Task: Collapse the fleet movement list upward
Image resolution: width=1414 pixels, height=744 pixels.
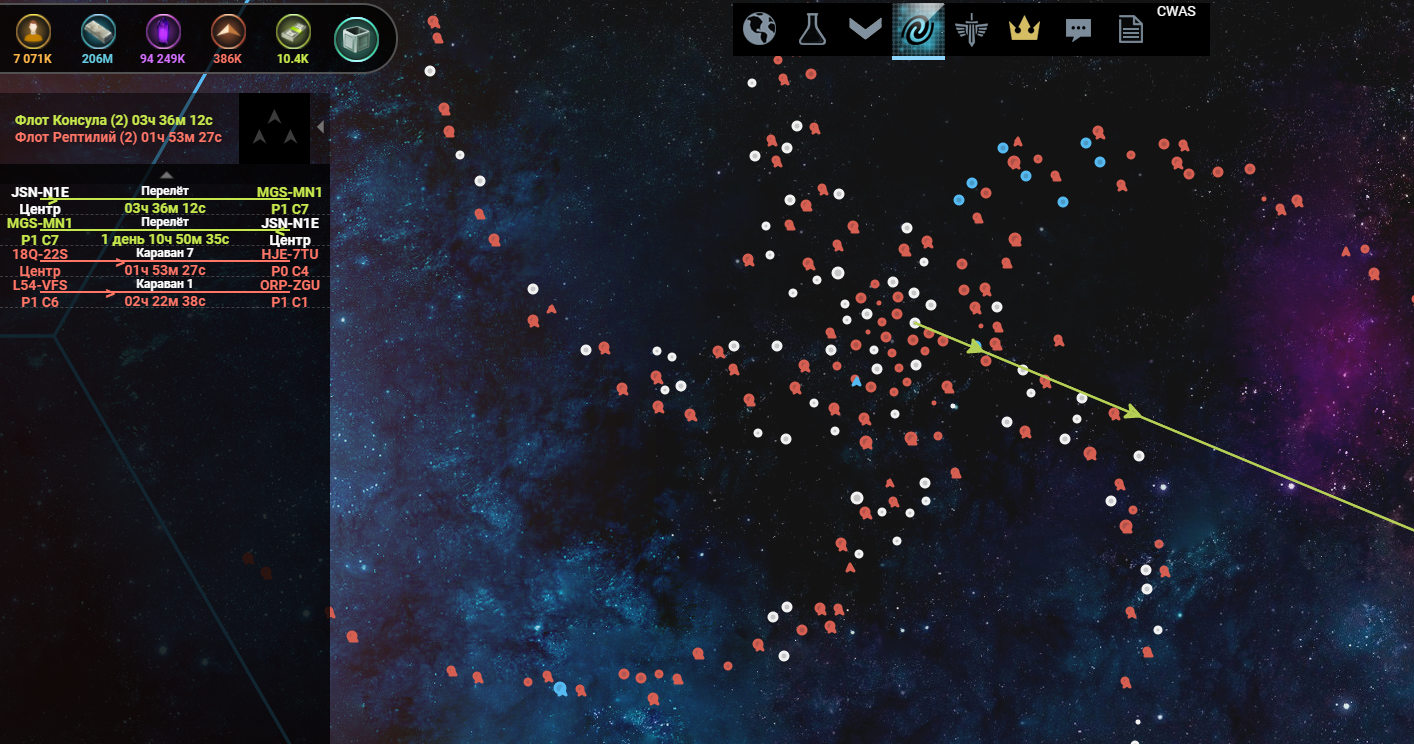Action: [x=167, y=175]
